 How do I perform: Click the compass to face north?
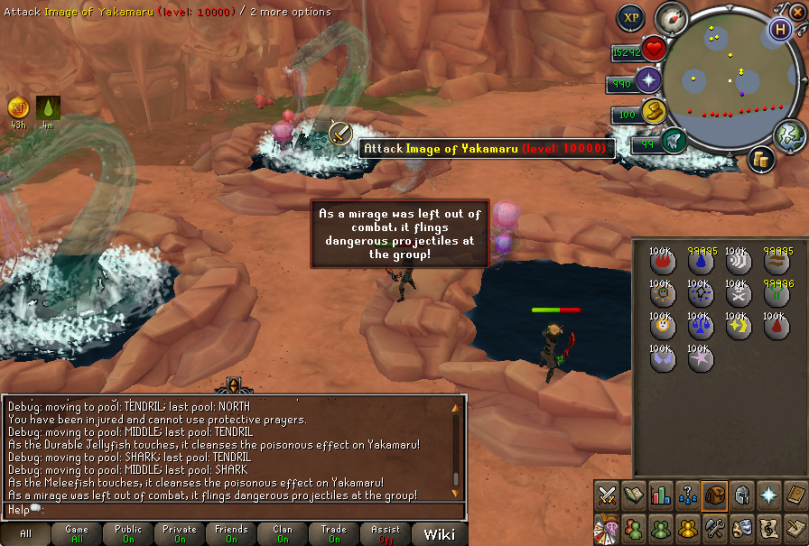coord(669,17)
